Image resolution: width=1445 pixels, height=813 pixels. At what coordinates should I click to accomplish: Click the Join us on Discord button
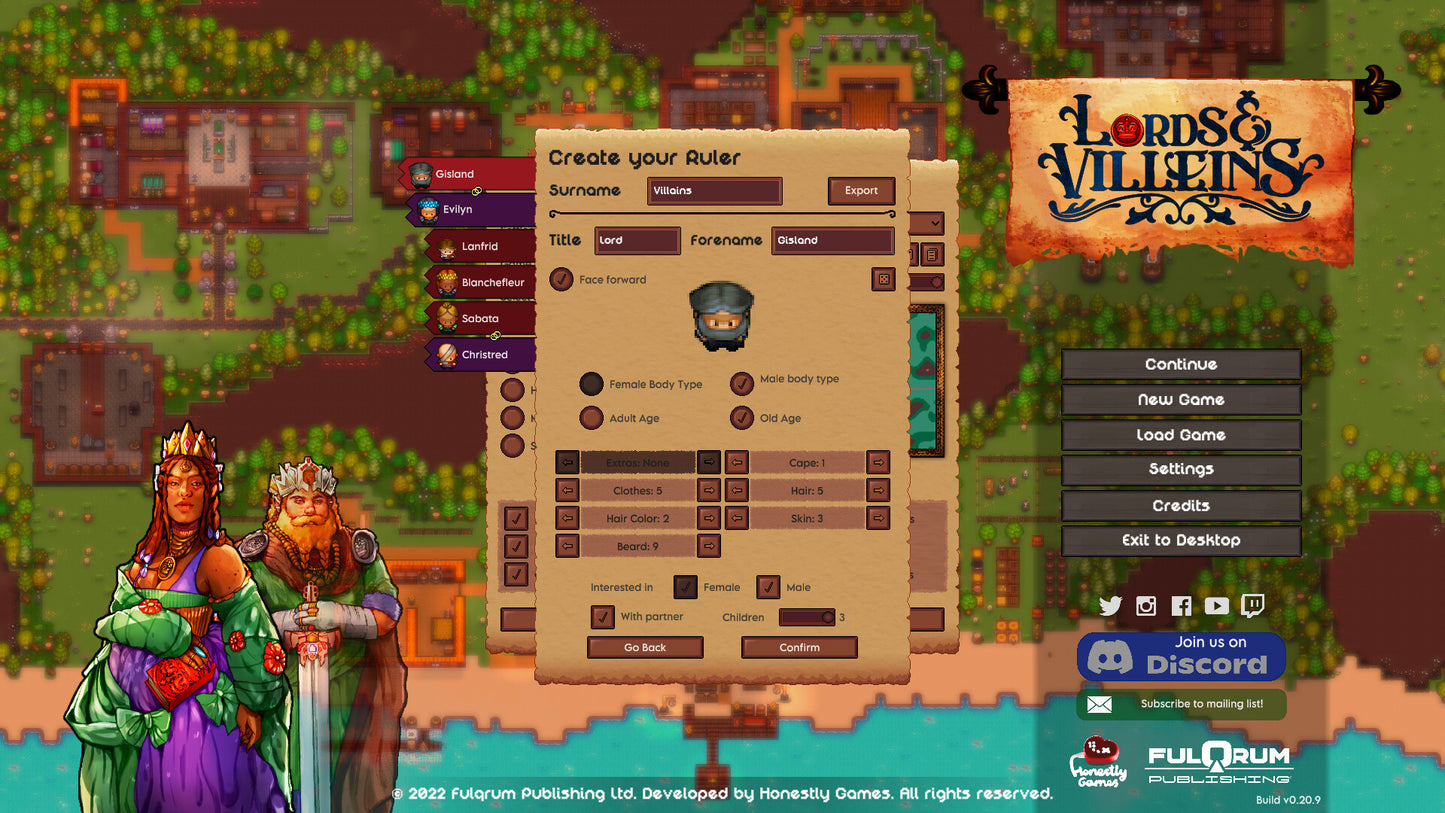pyautogui.click(x=1181, y=657)
